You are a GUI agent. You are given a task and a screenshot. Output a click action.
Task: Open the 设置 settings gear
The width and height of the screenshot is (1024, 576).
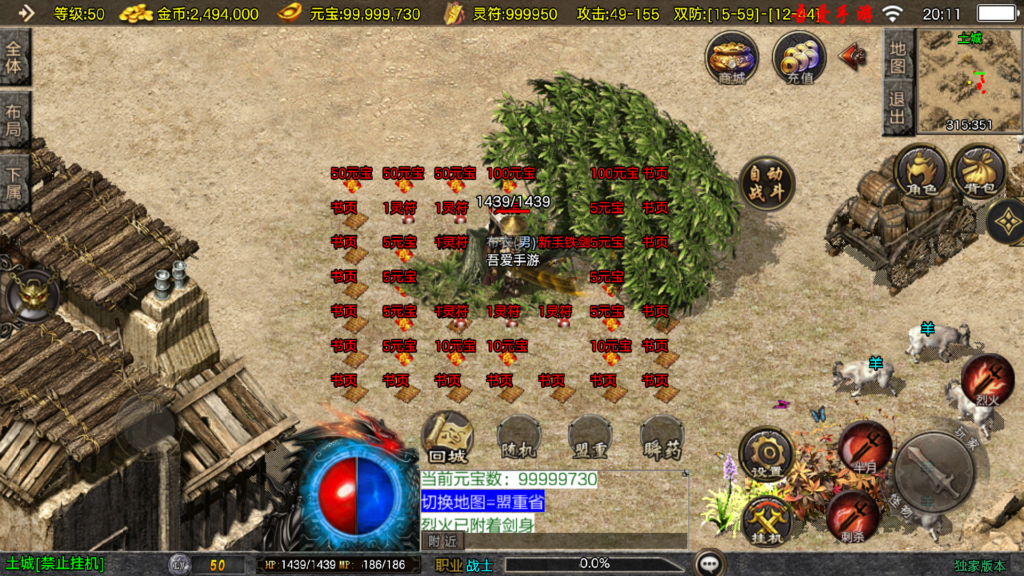[x=767, y=455]
